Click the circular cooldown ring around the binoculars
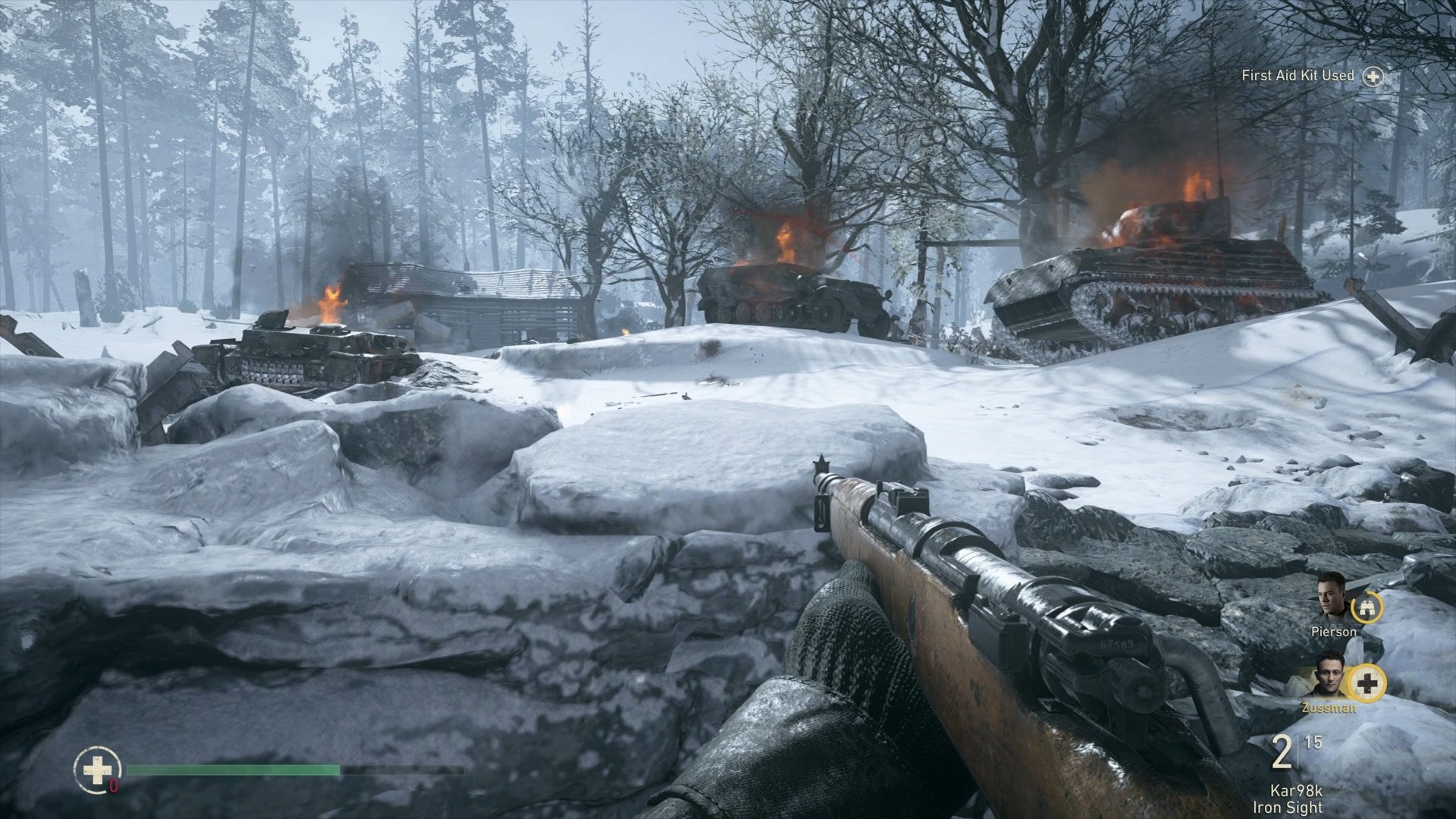1456x819 pixels. coord(1367,609)
